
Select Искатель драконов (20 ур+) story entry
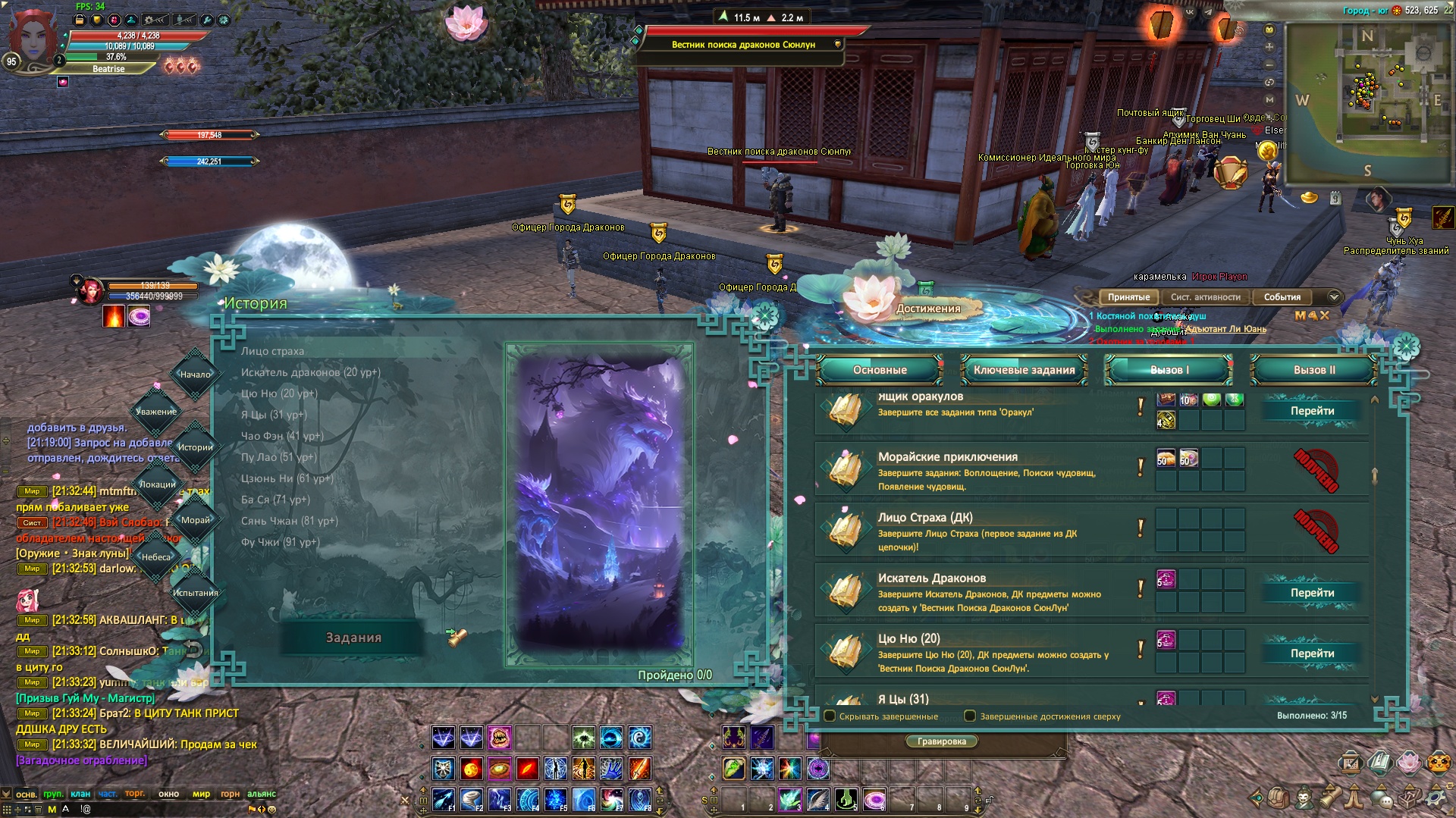pyautogui.click(x=311, y=372)
